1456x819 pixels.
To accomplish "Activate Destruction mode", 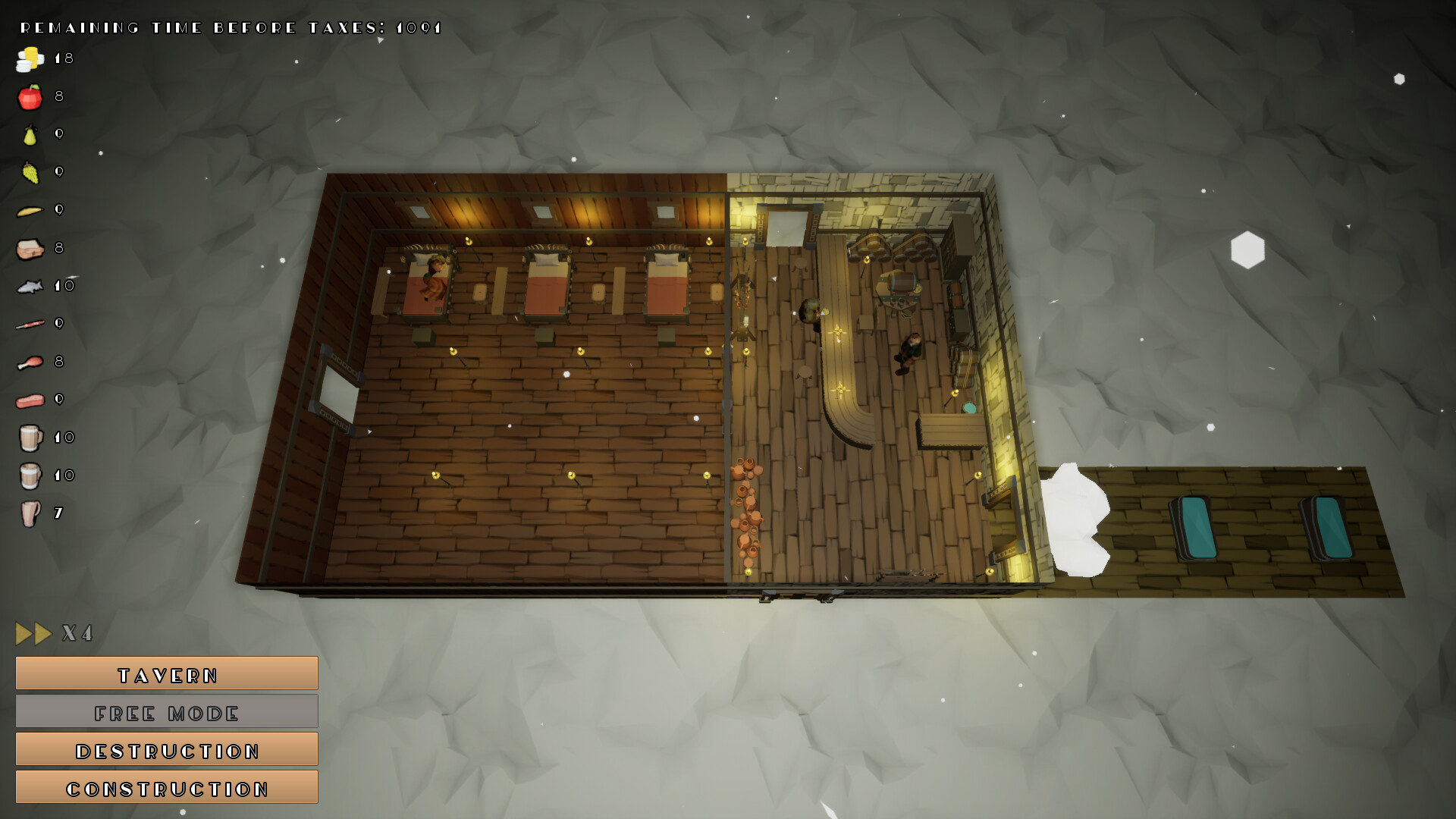I will tap(166, 749).
